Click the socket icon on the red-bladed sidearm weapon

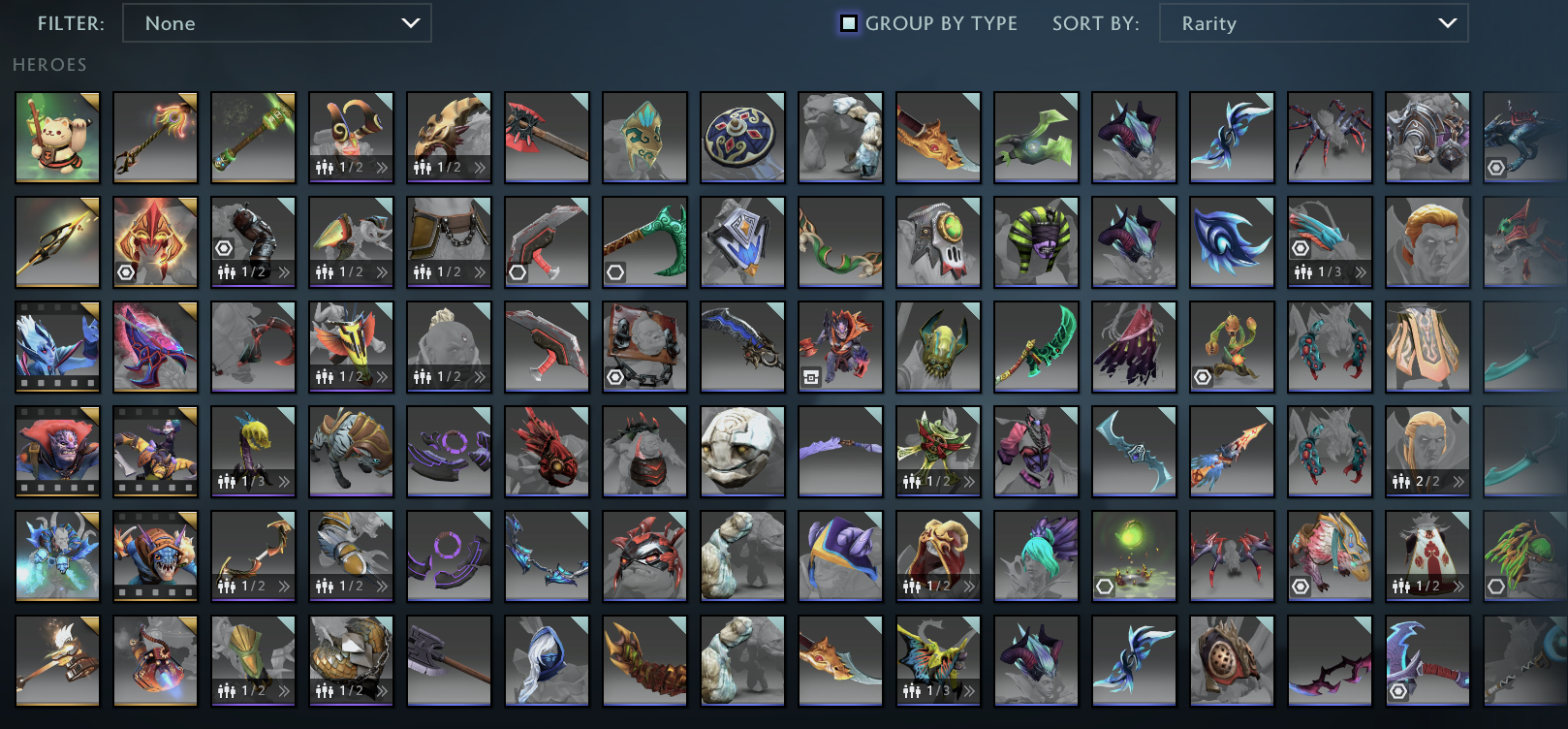pyautogui.click(x=517, y=270)
